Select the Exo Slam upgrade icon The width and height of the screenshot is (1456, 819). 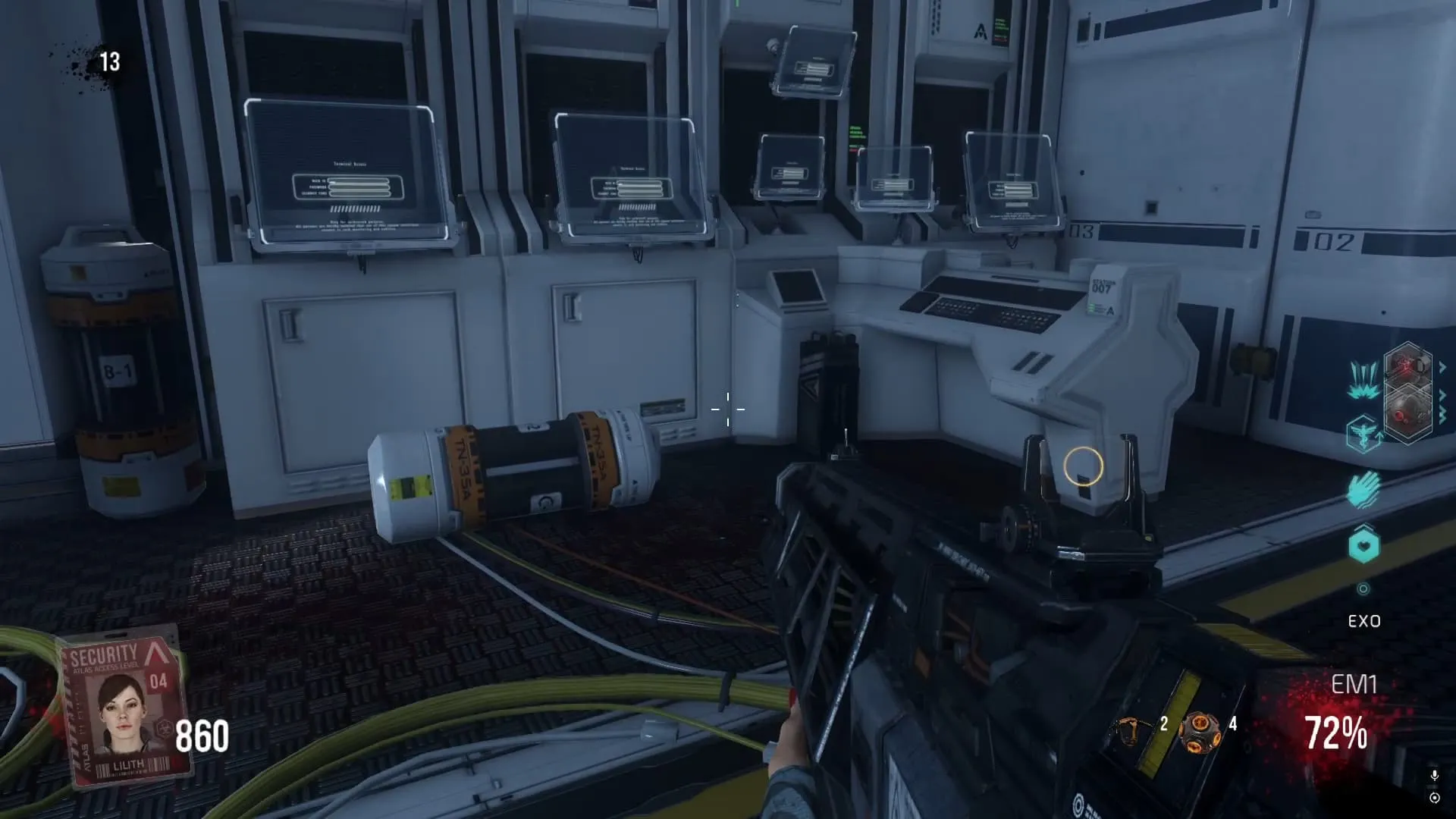click(1363, 380)
